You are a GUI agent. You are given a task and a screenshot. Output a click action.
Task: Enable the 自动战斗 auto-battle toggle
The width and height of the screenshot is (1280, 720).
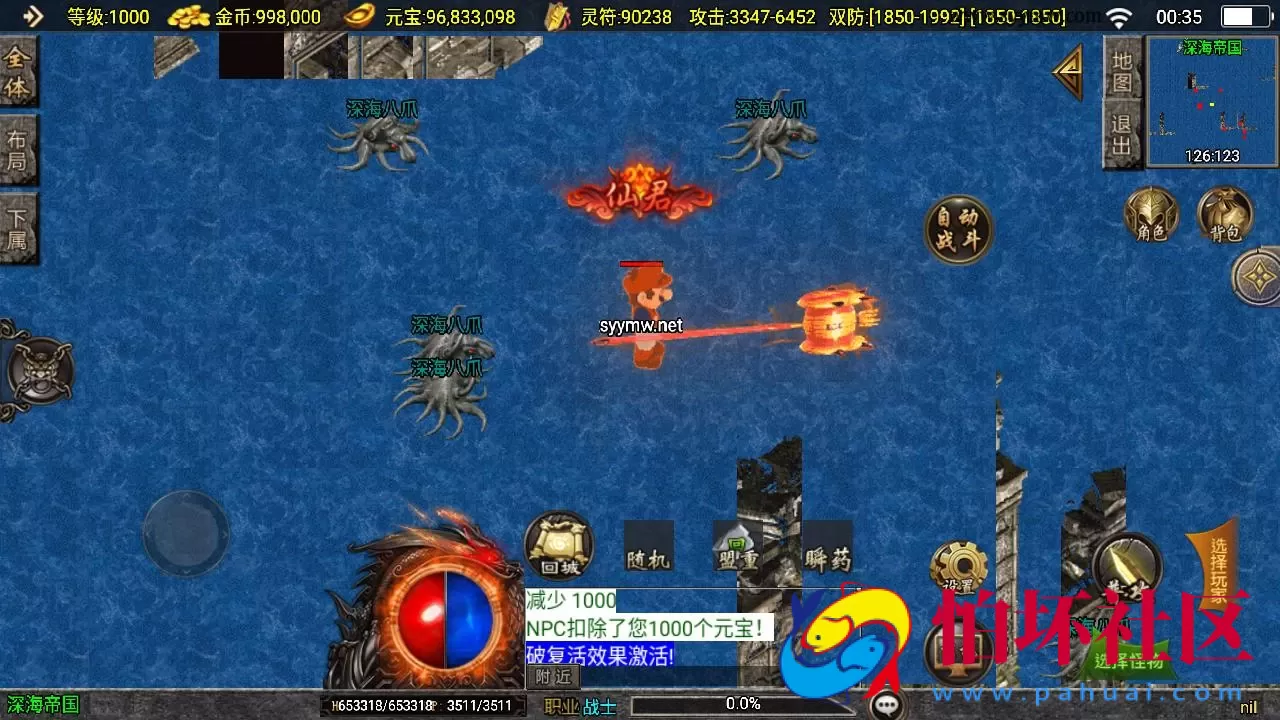(x=958, y=228)
